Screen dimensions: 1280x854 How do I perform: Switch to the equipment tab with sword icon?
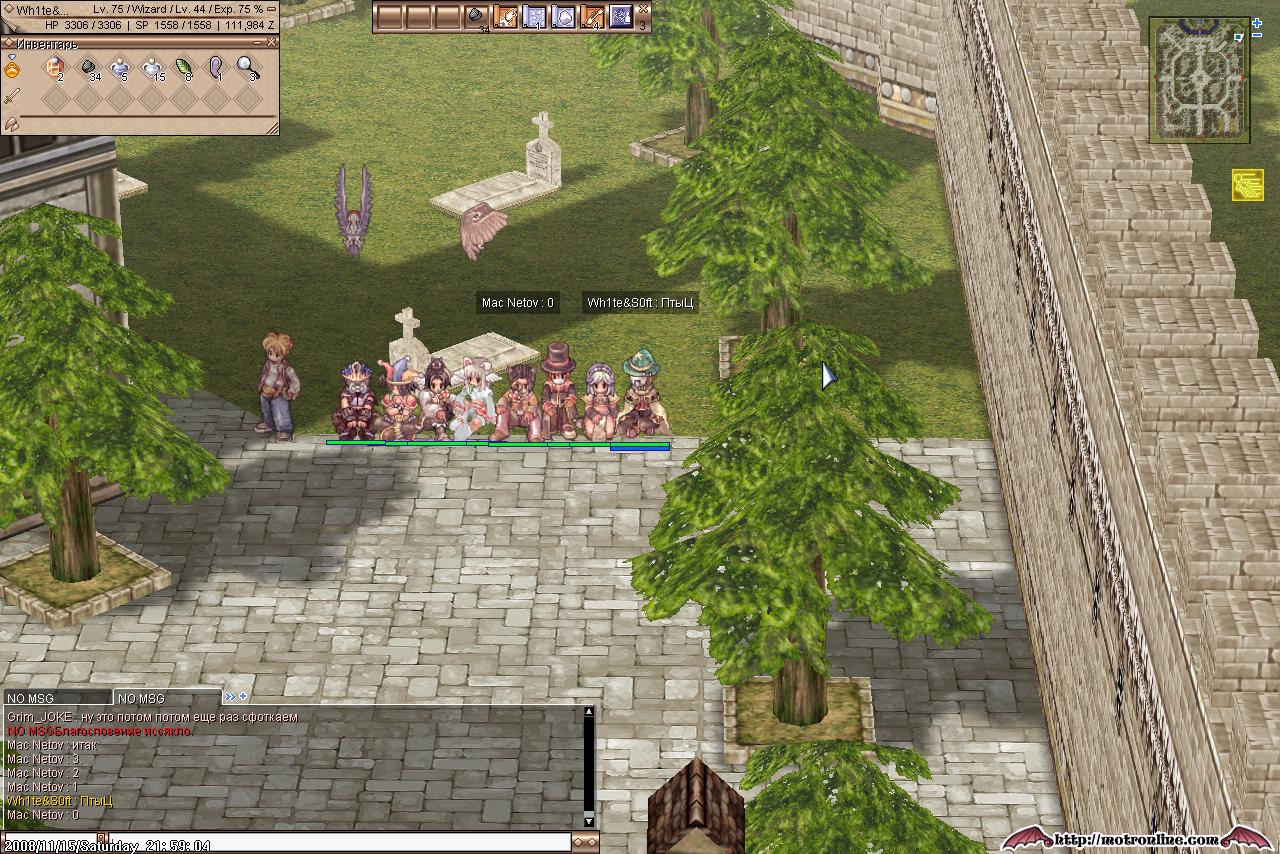pos(12,96)
